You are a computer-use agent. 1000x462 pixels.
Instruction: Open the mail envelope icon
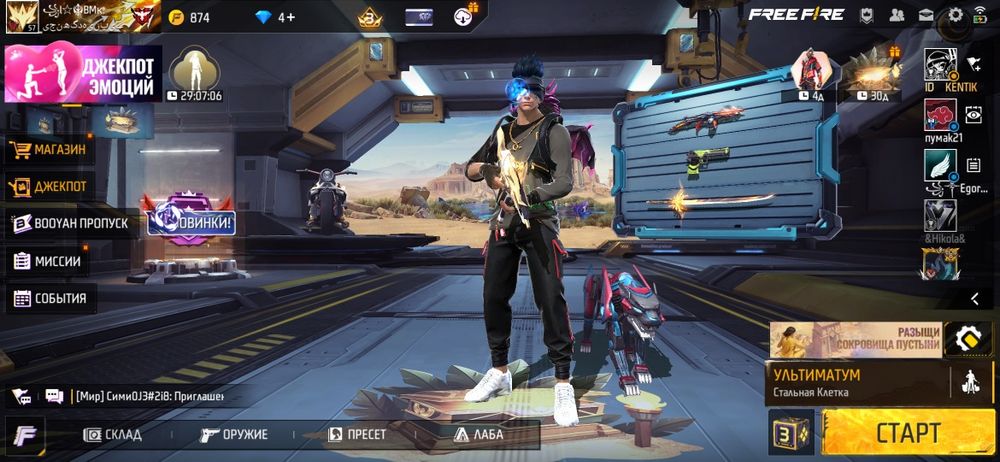point(926,15)
